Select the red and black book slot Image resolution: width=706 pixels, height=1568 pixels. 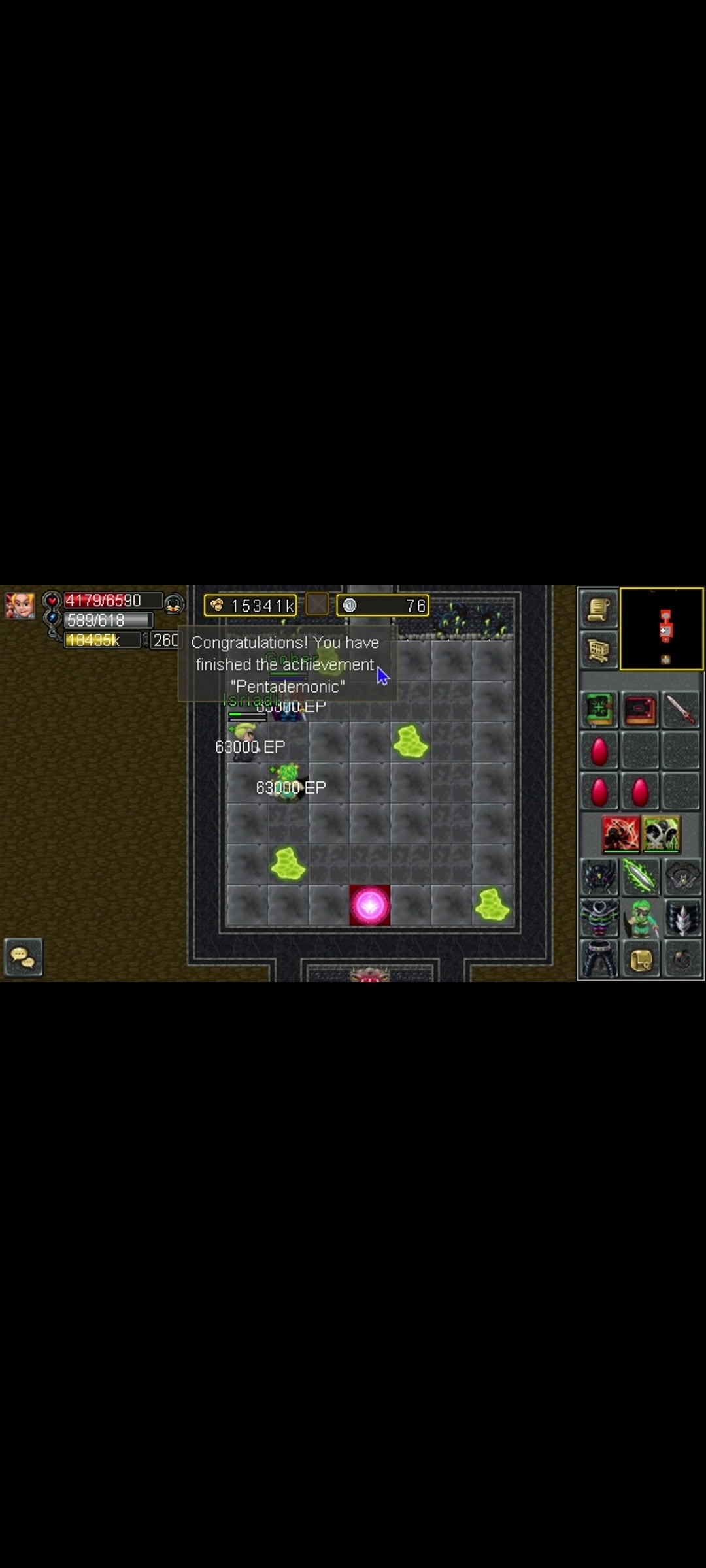coord(640,710)
